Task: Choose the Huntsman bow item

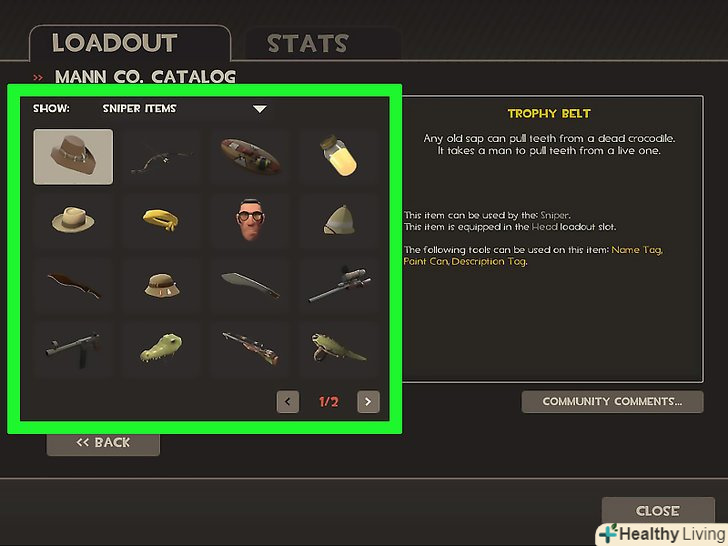Action: pos(162,157)
